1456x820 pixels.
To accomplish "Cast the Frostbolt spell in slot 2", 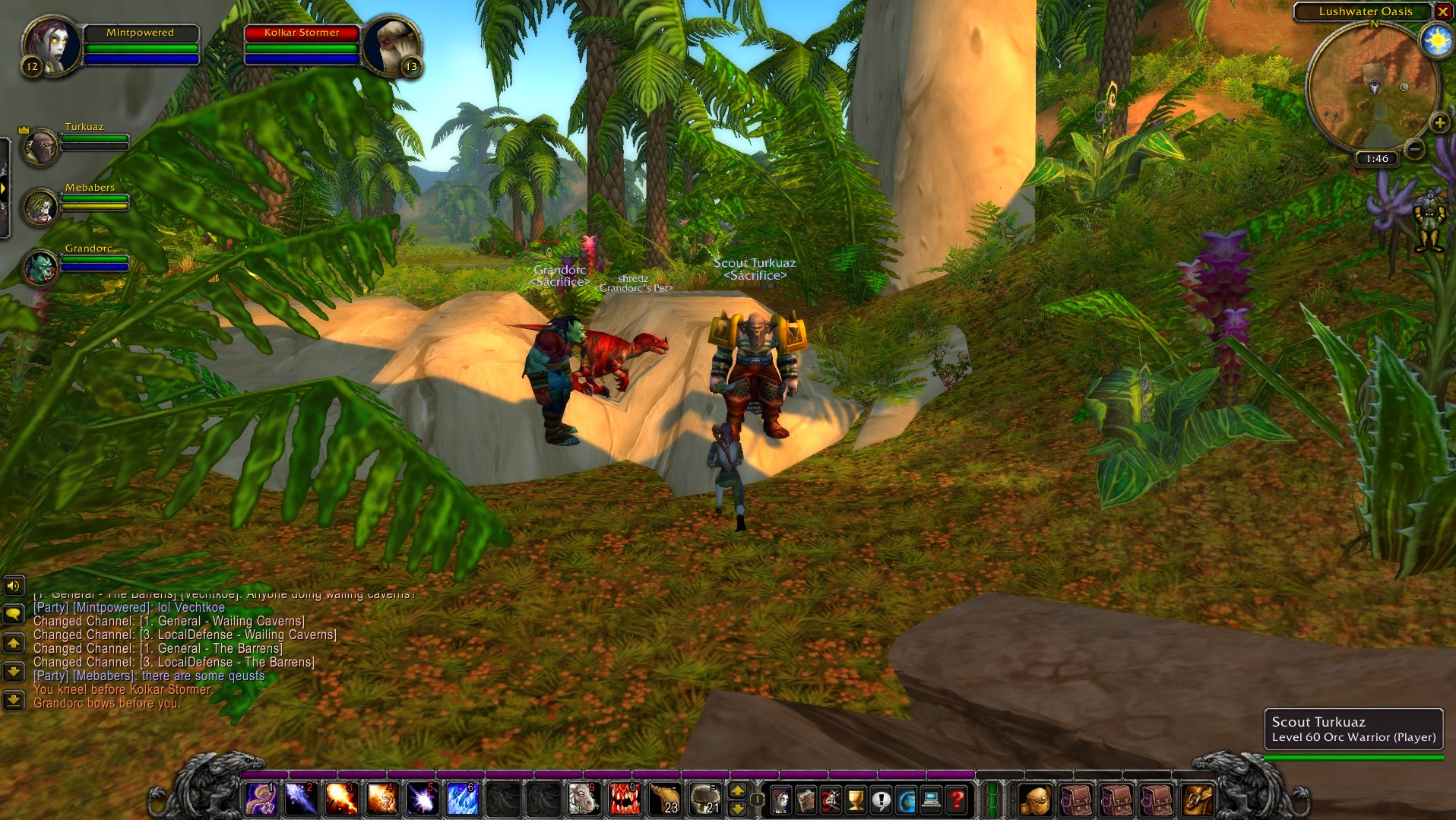I will 300,799.
